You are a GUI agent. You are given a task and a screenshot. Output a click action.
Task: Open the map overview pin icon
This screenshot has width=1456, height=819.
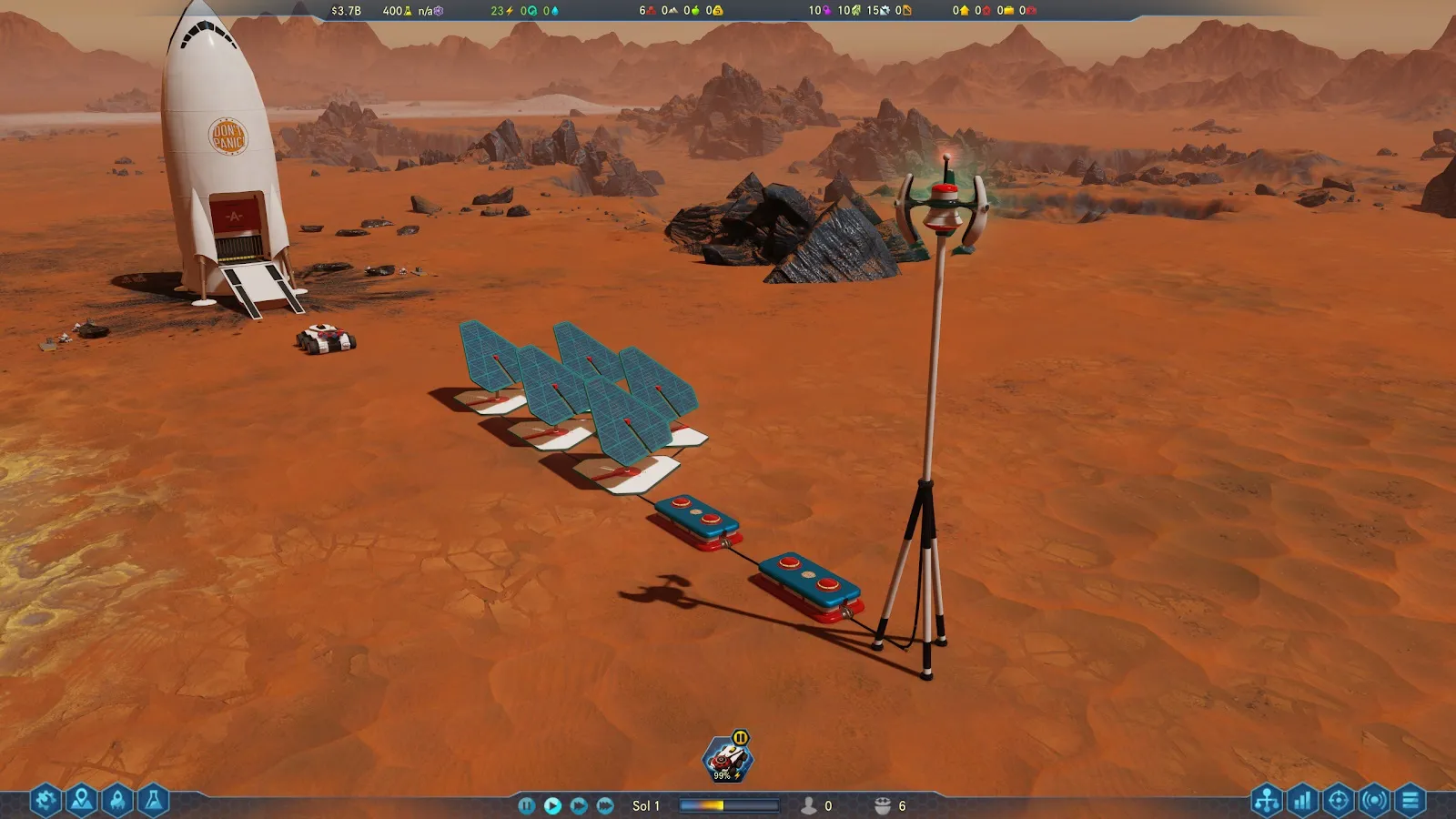point(81,801)
